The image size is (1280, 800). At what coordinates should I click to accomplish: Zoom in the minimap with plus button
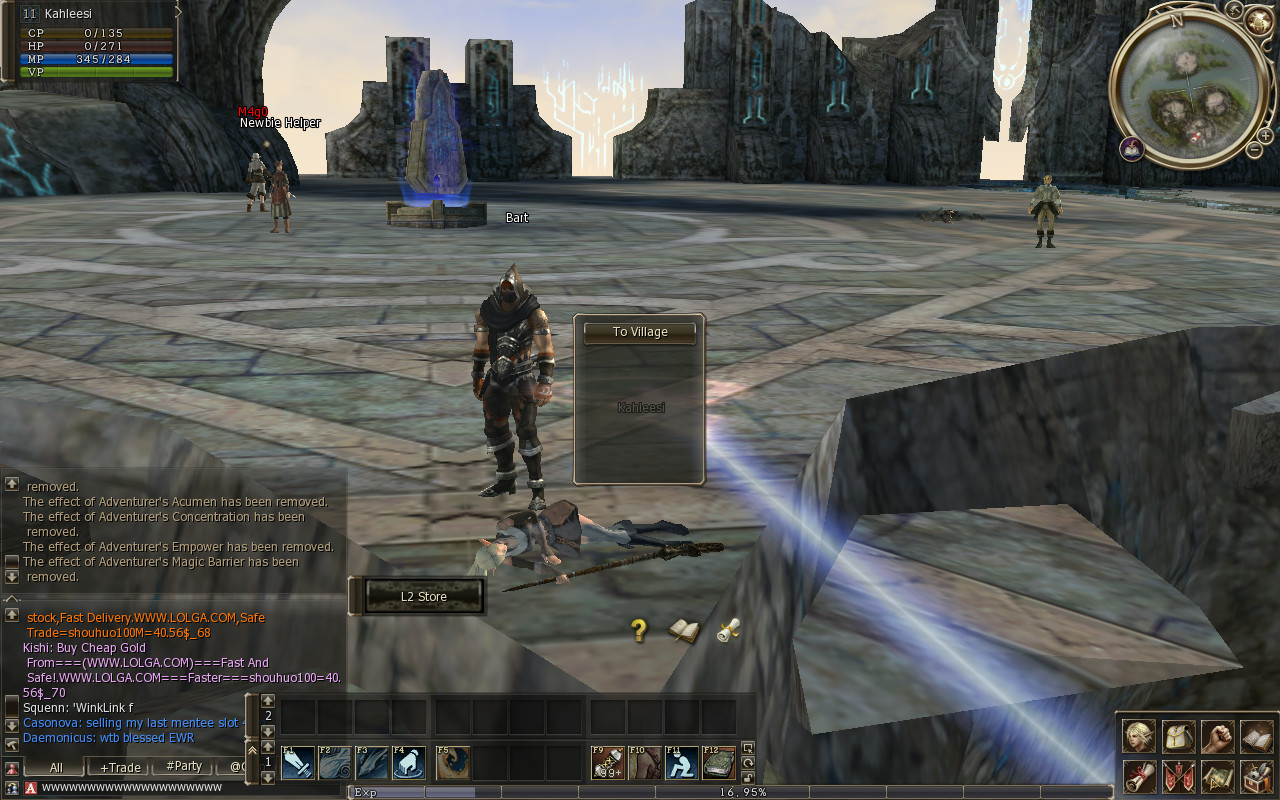click(1265, 134)
